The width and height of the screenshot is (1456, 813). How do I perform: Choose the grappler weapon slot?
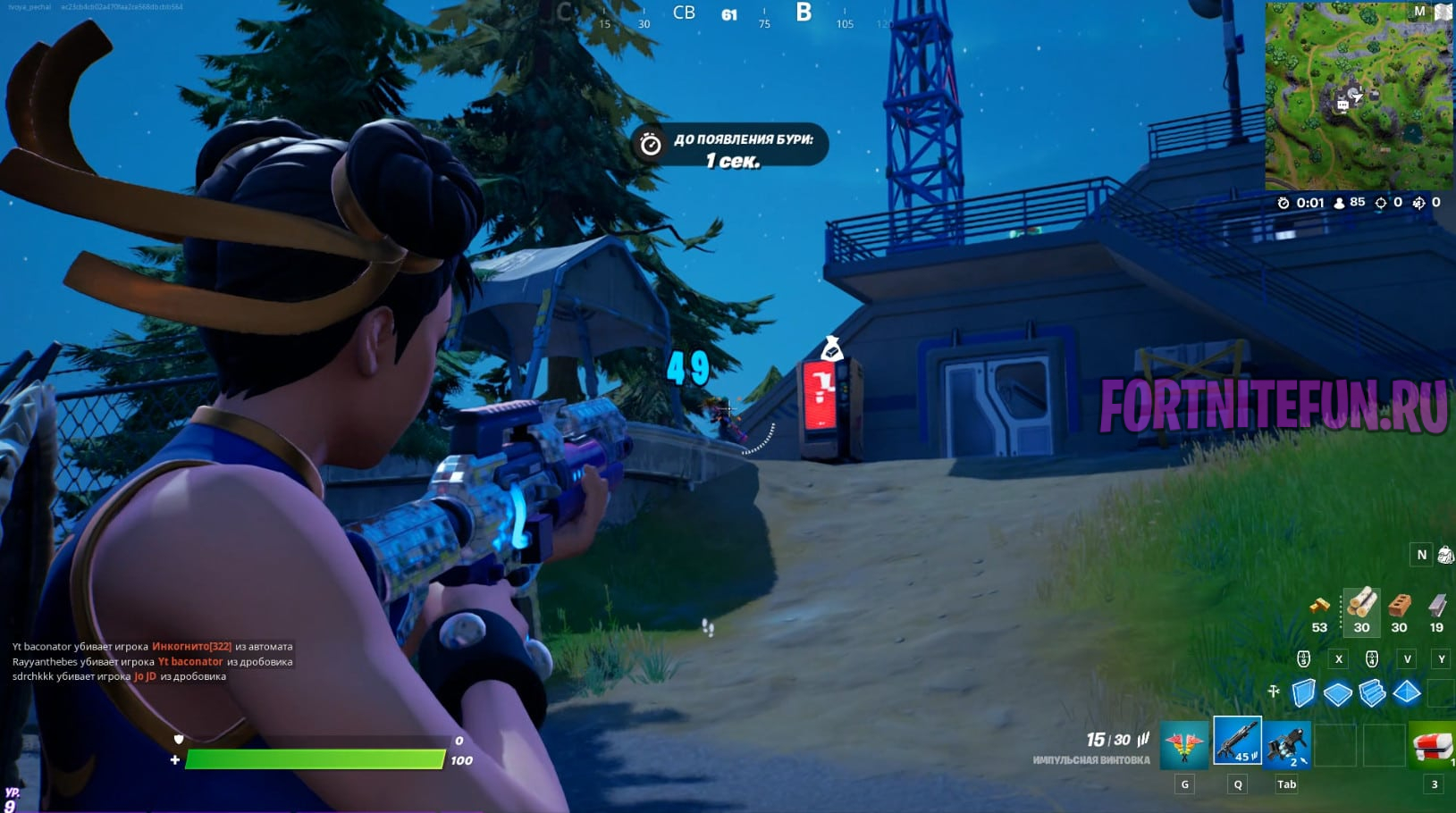[x=1286, y=744]
